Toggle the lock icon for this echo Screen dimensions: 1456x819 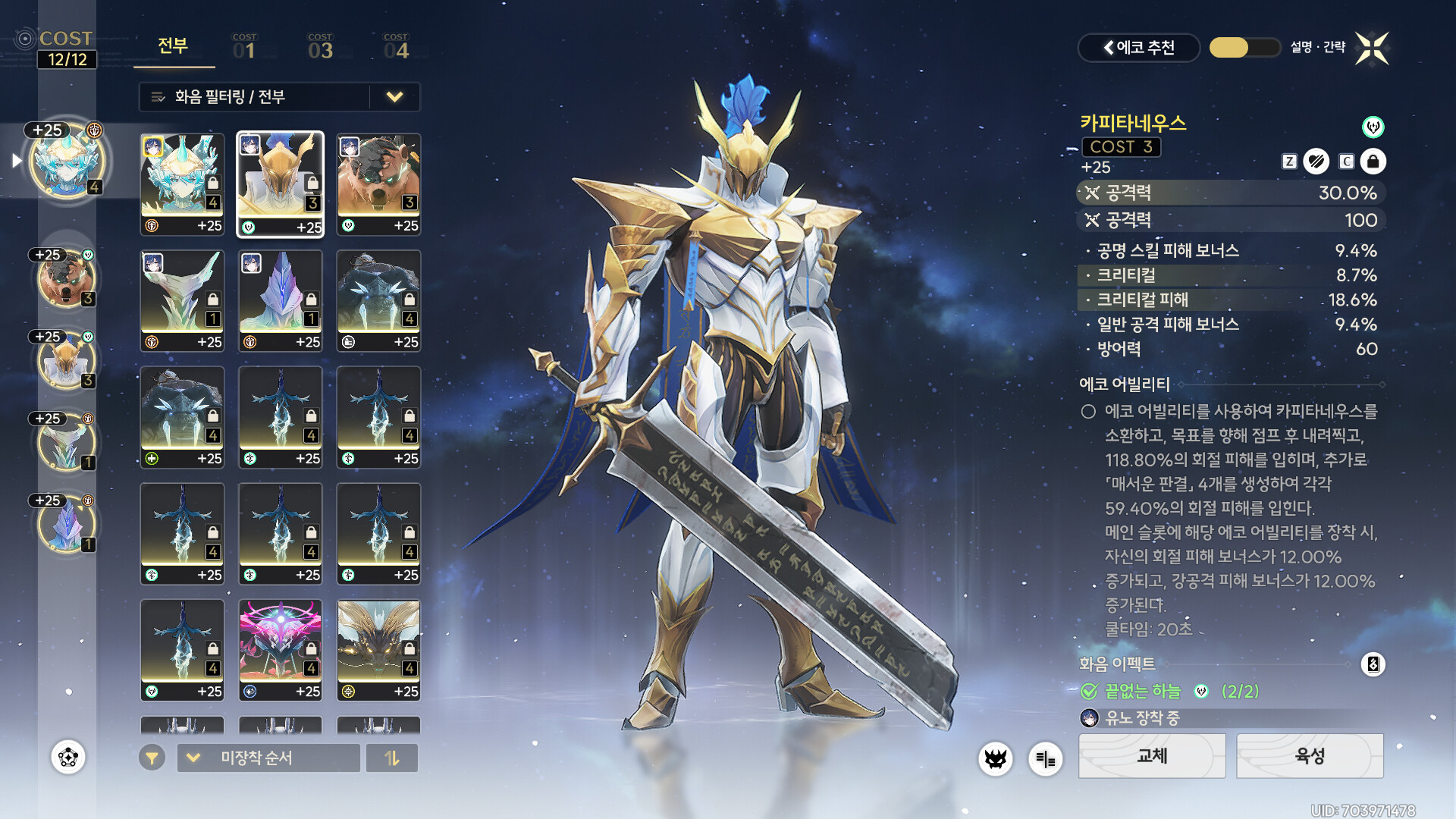[1373, 162]
